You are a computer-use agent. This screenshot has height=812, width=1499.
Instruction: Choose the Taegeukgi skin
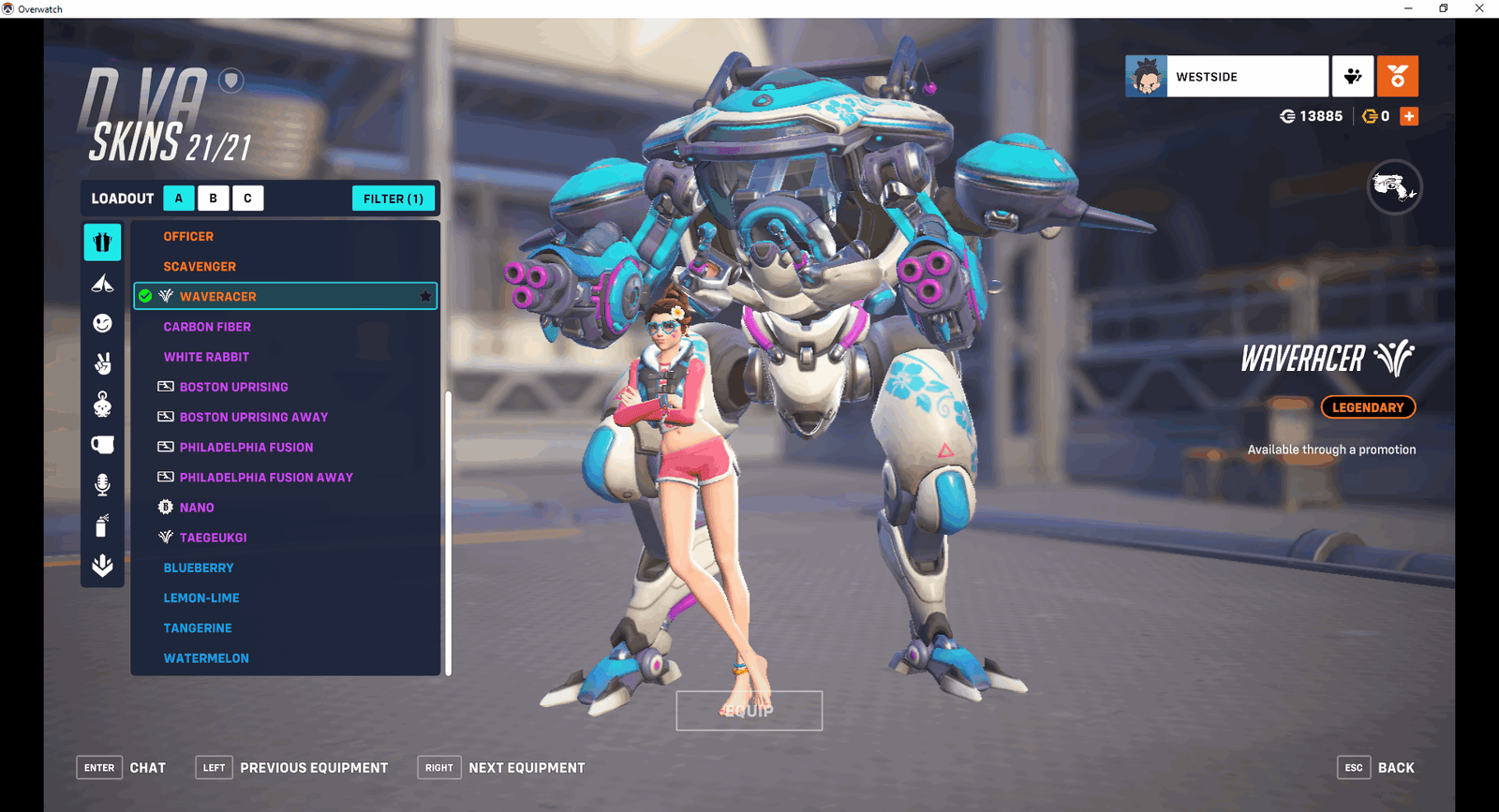[213, 538]
